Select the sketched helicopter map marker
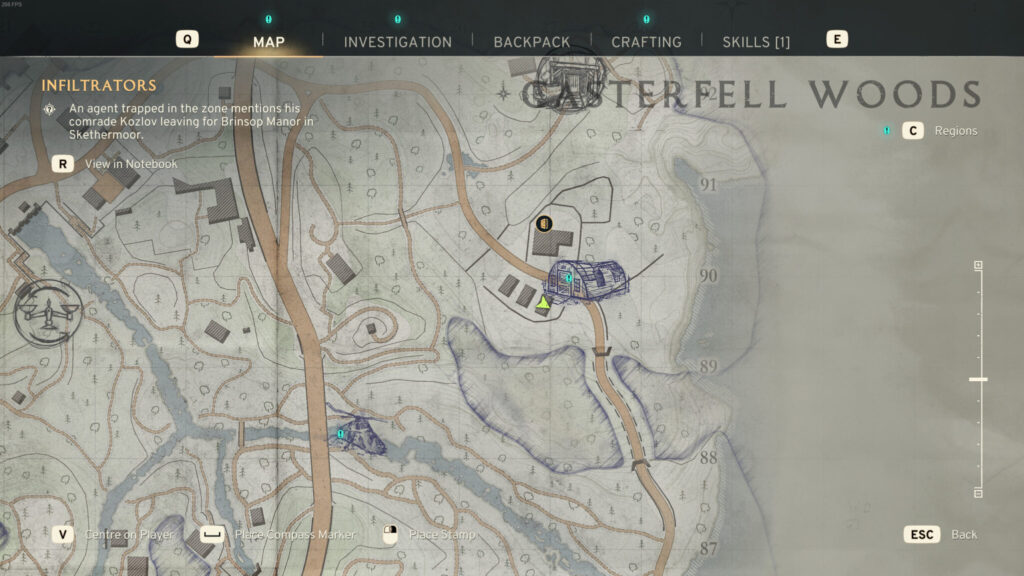Viewport: 1024px width, 576px height. [355, 435]
